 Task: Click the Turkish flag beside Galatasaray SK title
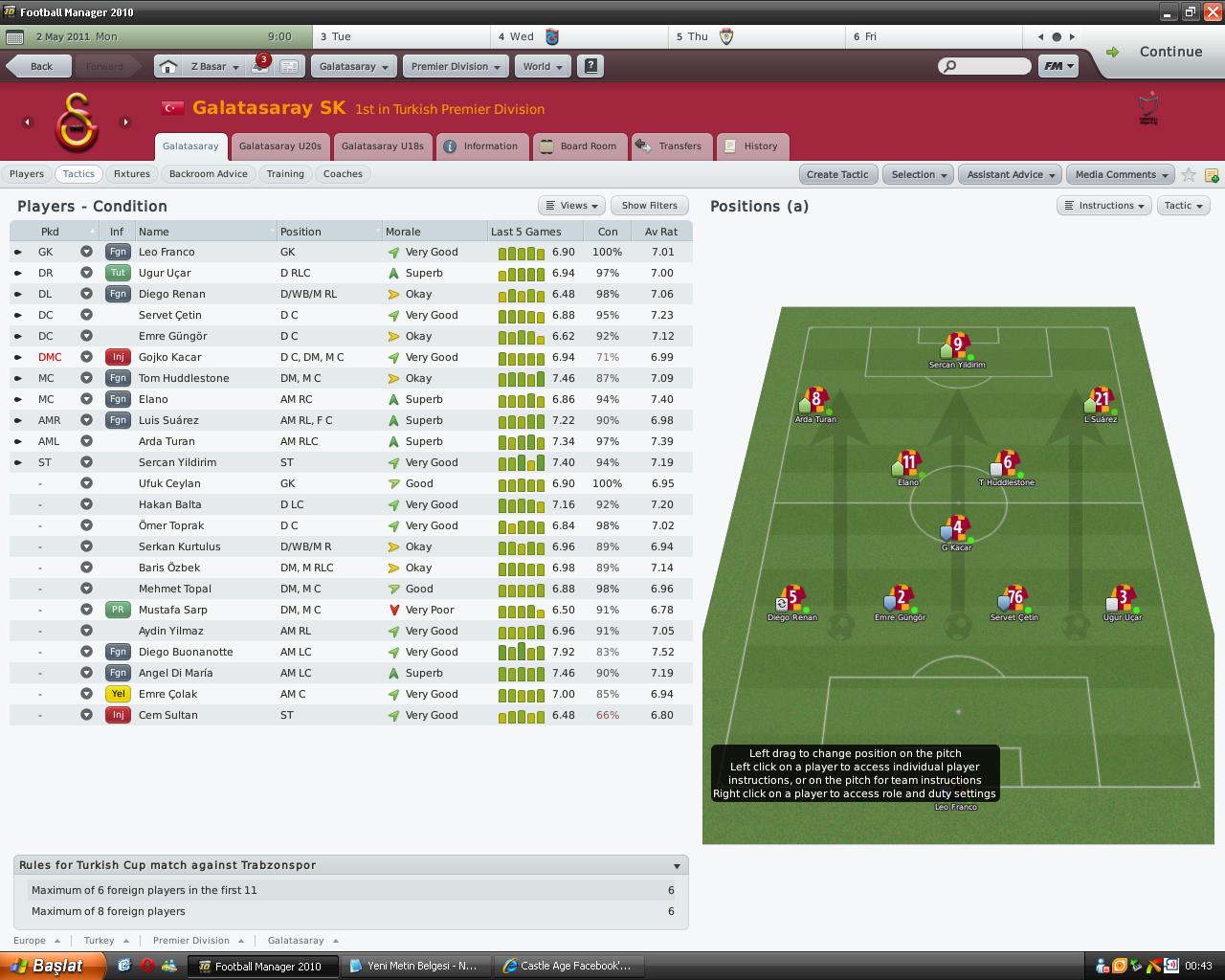(x=172, y=108)
